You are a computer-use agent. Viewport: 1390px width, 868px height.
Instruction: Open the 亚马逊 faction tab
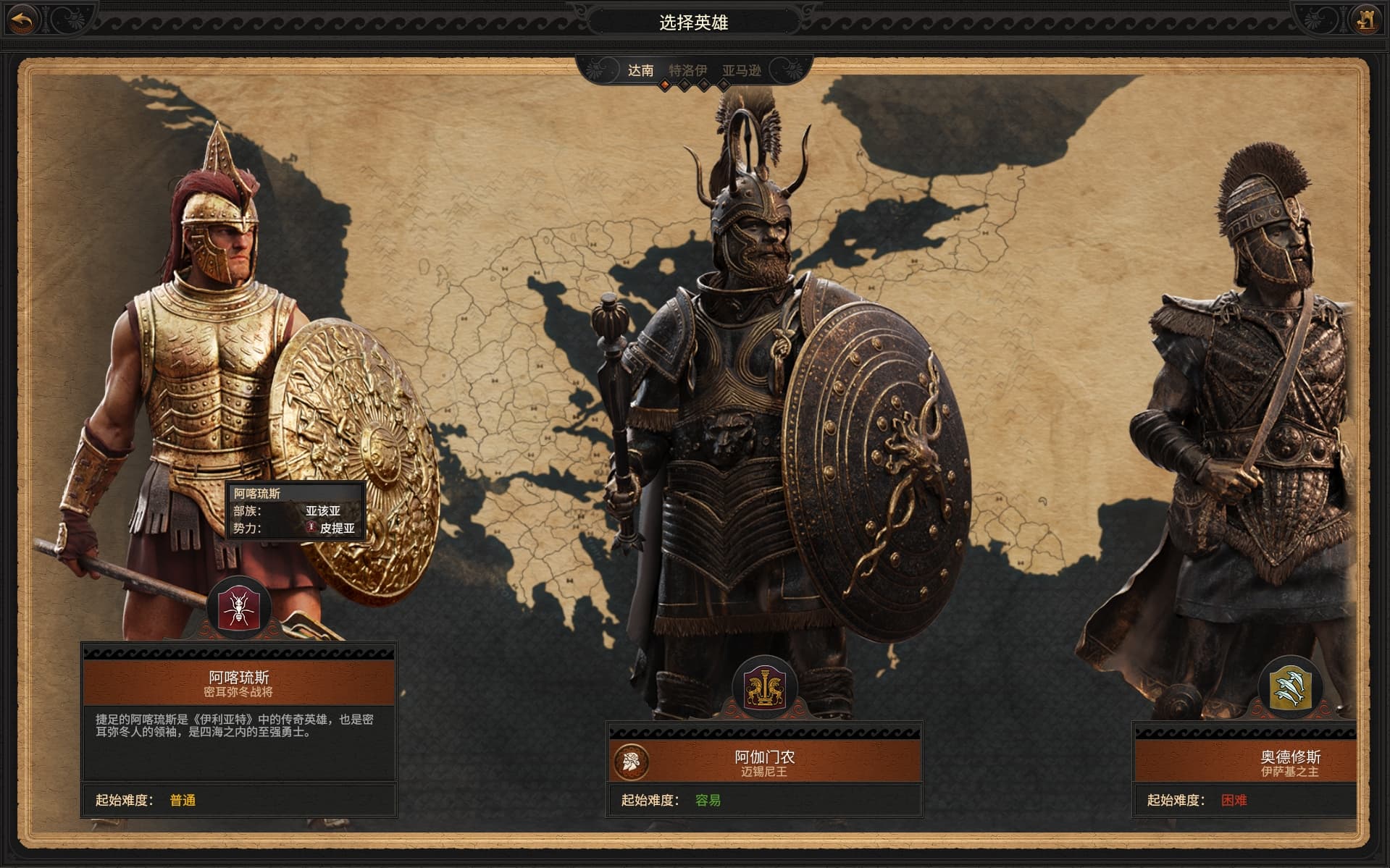(x=742, y=70)
